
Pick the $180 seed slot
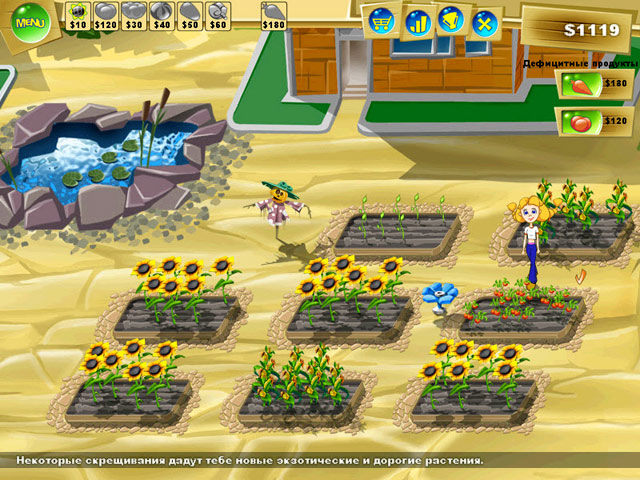click(273, 14)
